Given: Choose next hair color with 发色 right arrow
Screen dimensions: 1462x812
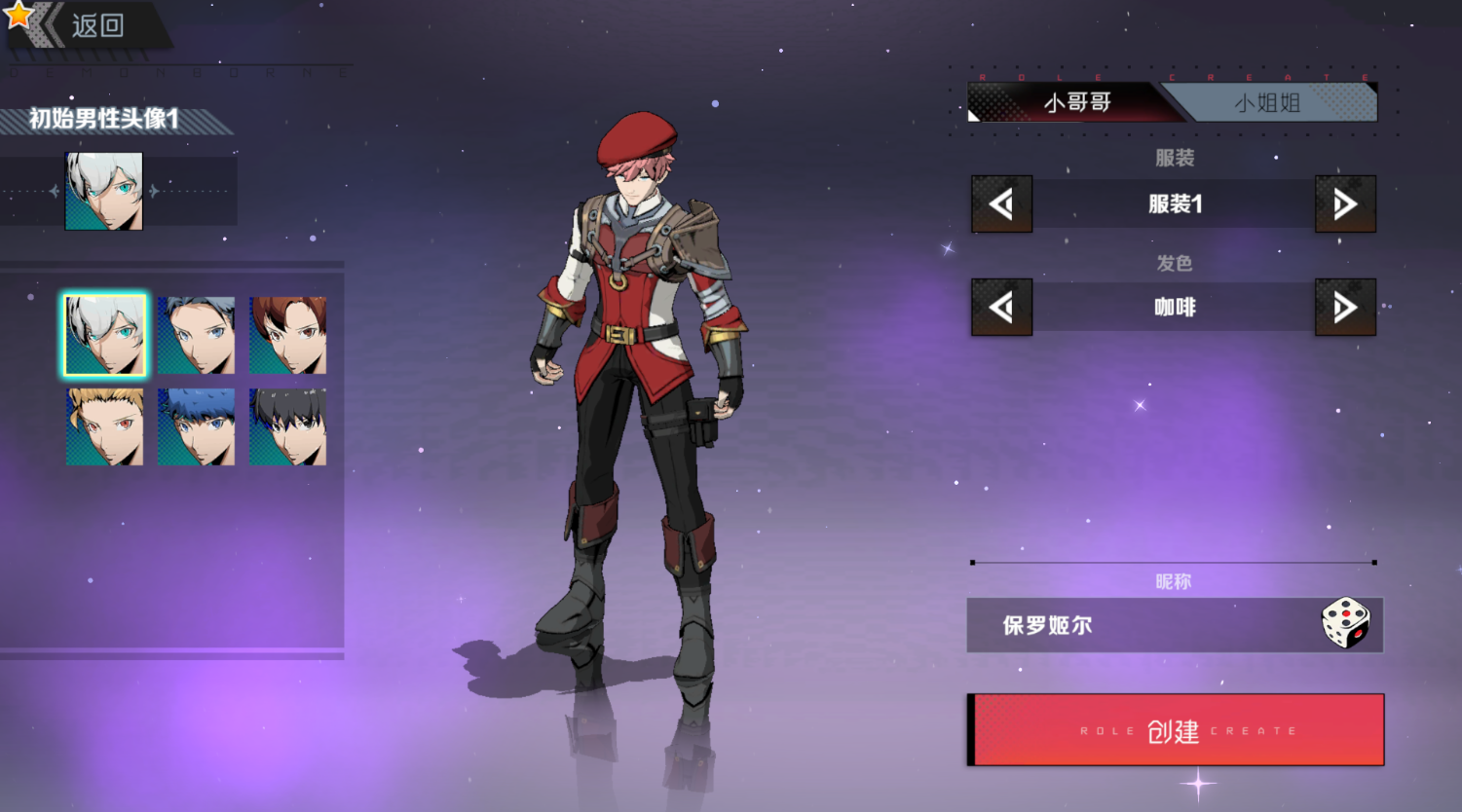Looking at the screenshot, I should click(1345, 308).
